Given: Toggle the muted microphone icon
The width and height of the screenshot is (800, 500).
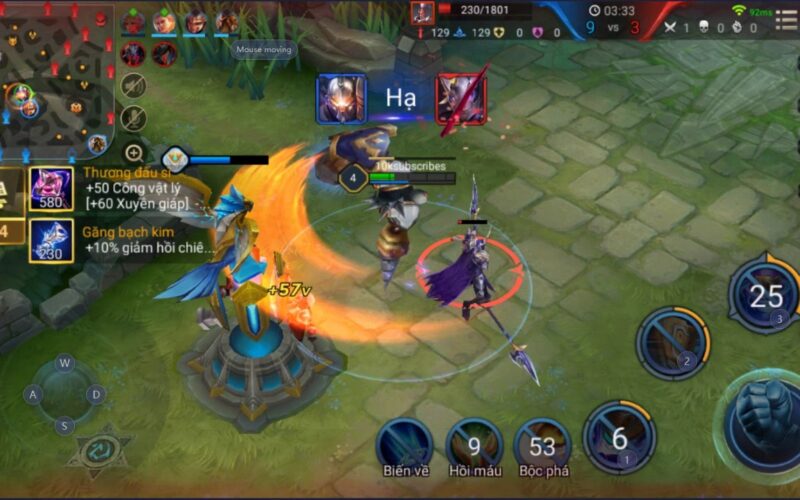Looking at the screenshot, I should (x=133, y=119).
